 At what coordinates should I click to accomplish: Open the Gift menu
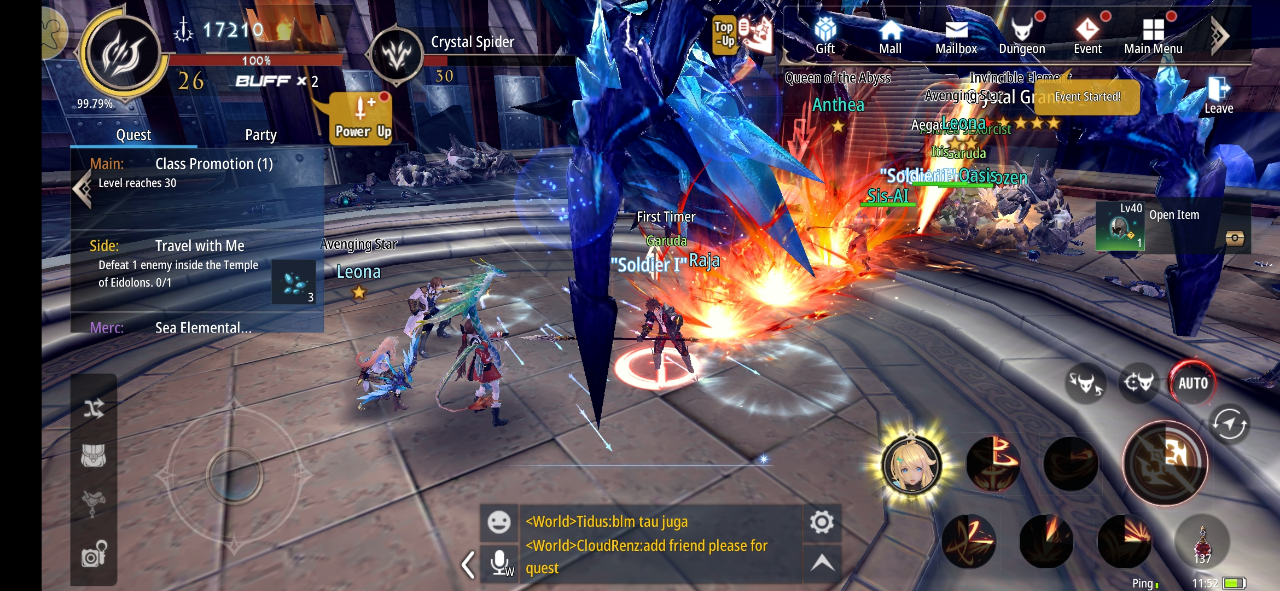(825, 34)
